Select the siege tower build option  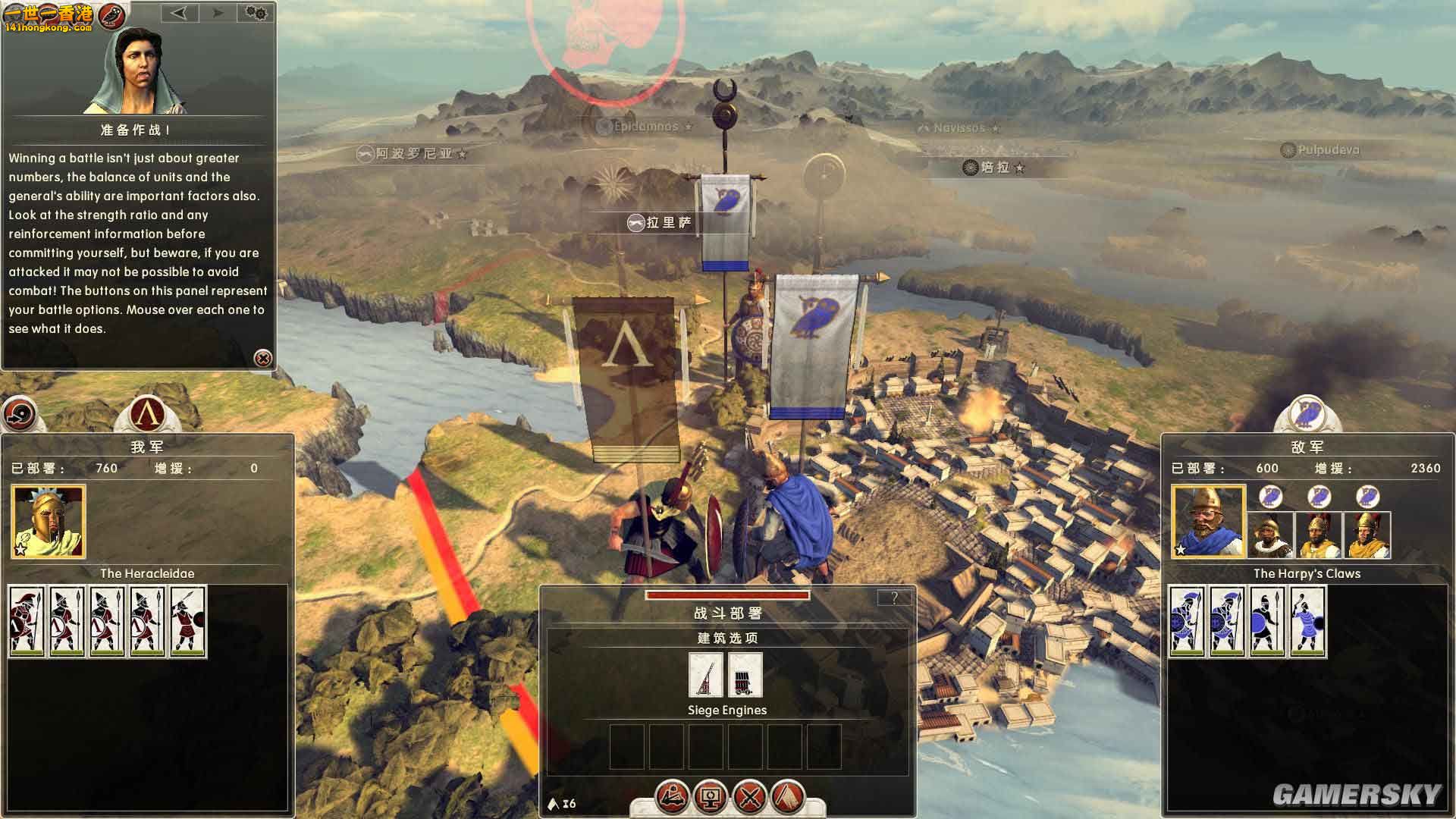click(745, 674)
